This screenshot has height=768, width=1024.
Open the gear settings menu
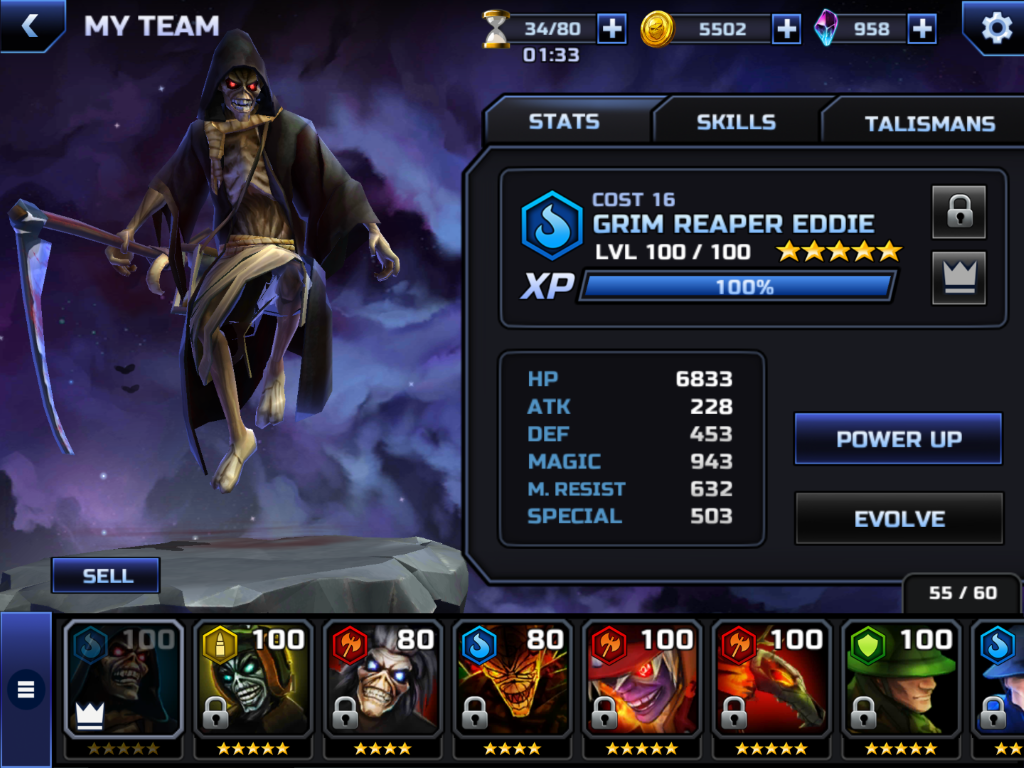click(x=995, y=27)
